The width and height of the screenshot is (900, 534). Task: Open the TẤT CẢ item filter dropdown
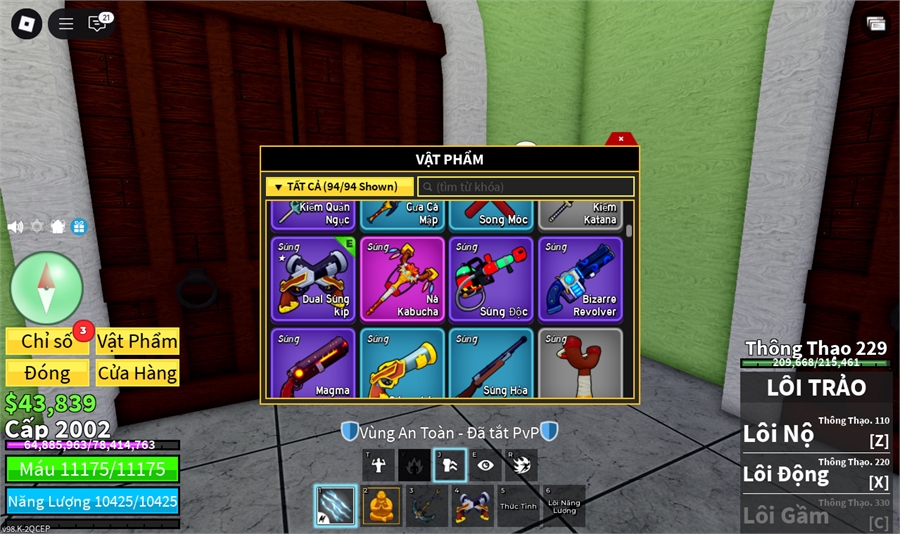[x=339, y=187]
